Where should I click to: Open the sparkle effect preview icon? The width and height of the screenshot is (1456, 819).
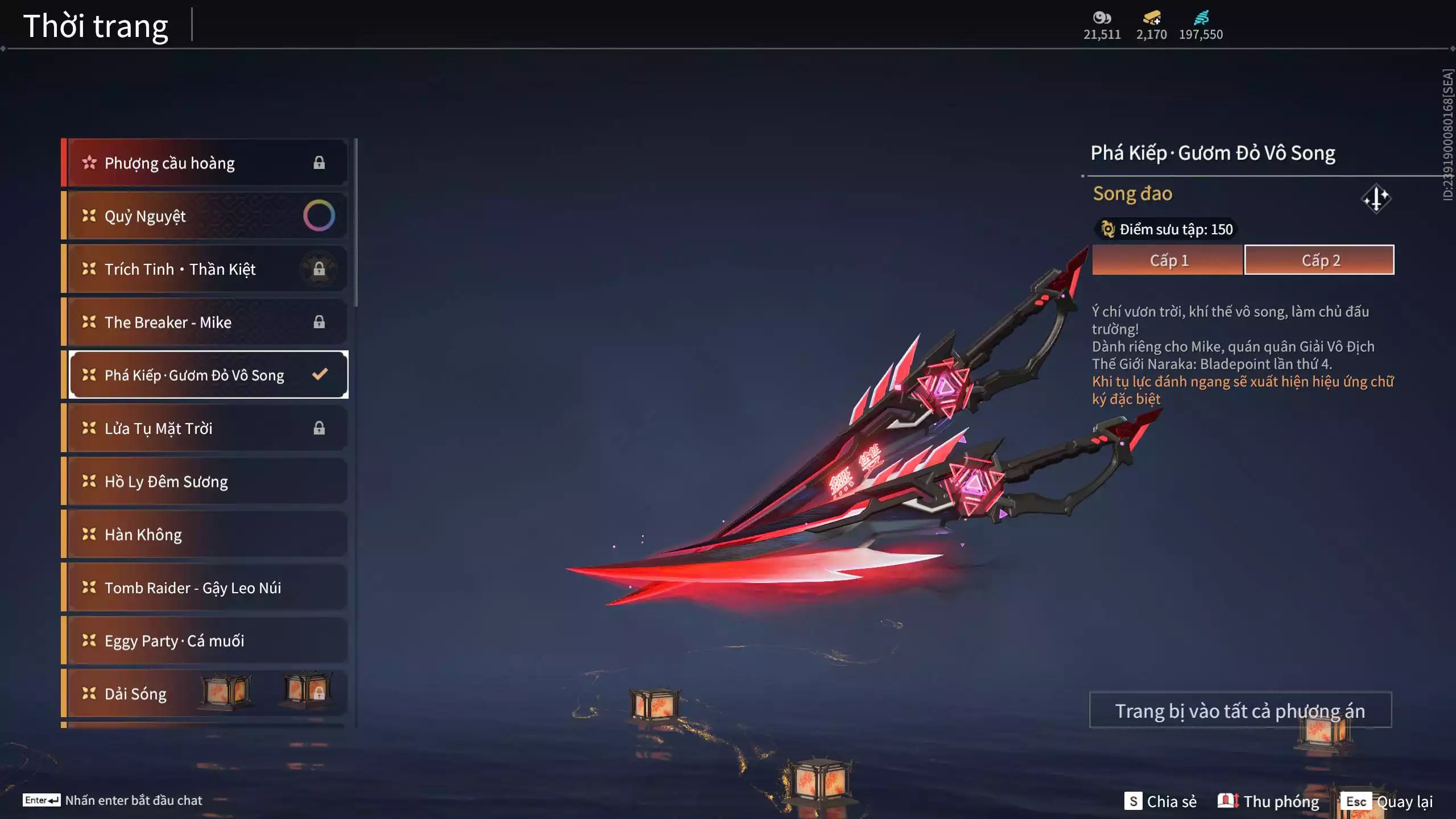[x=1376, y=198]
